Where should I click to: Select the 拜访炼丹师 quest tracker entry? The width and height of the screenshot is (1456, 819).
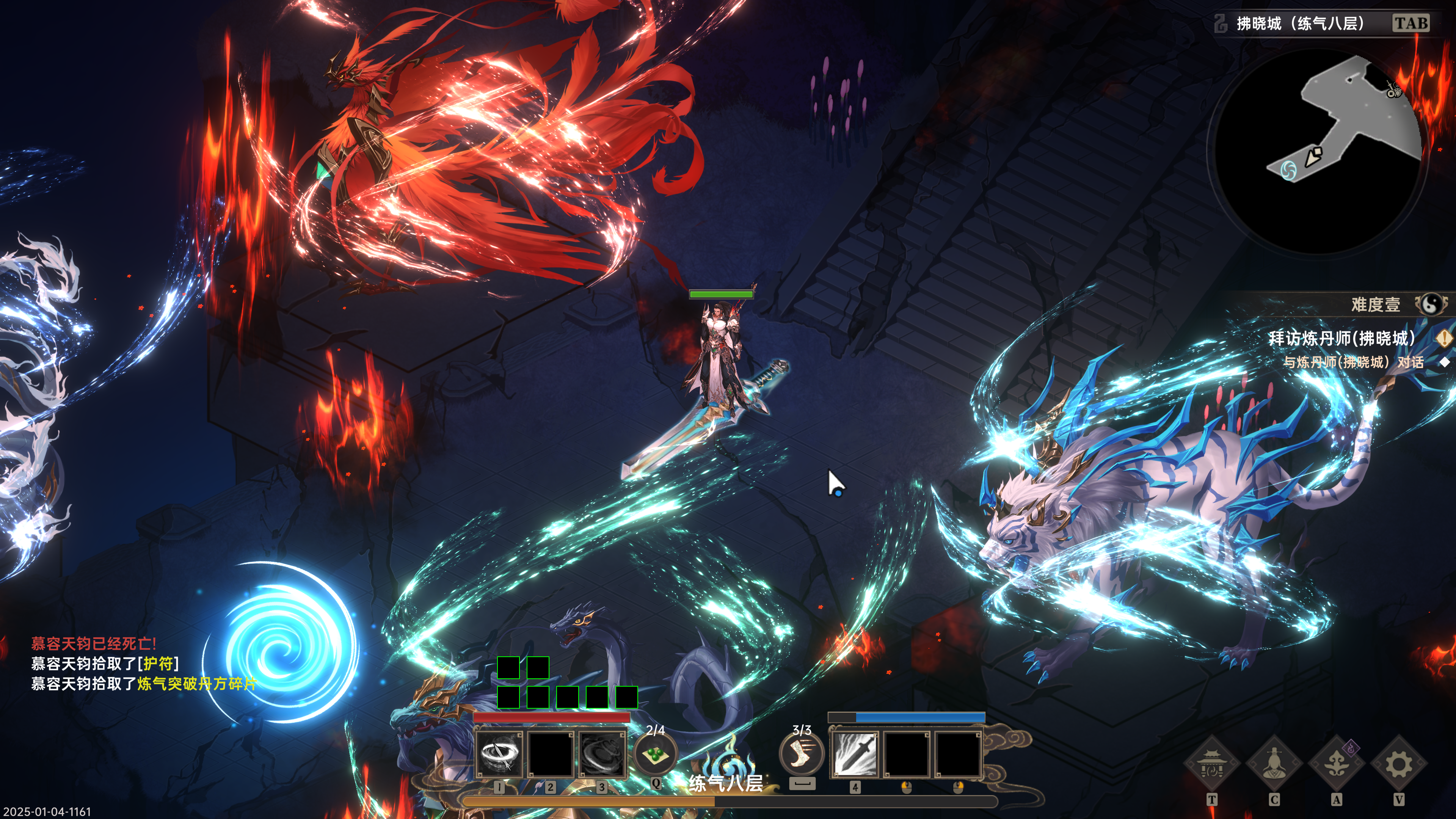click(x=1341, y=338)
